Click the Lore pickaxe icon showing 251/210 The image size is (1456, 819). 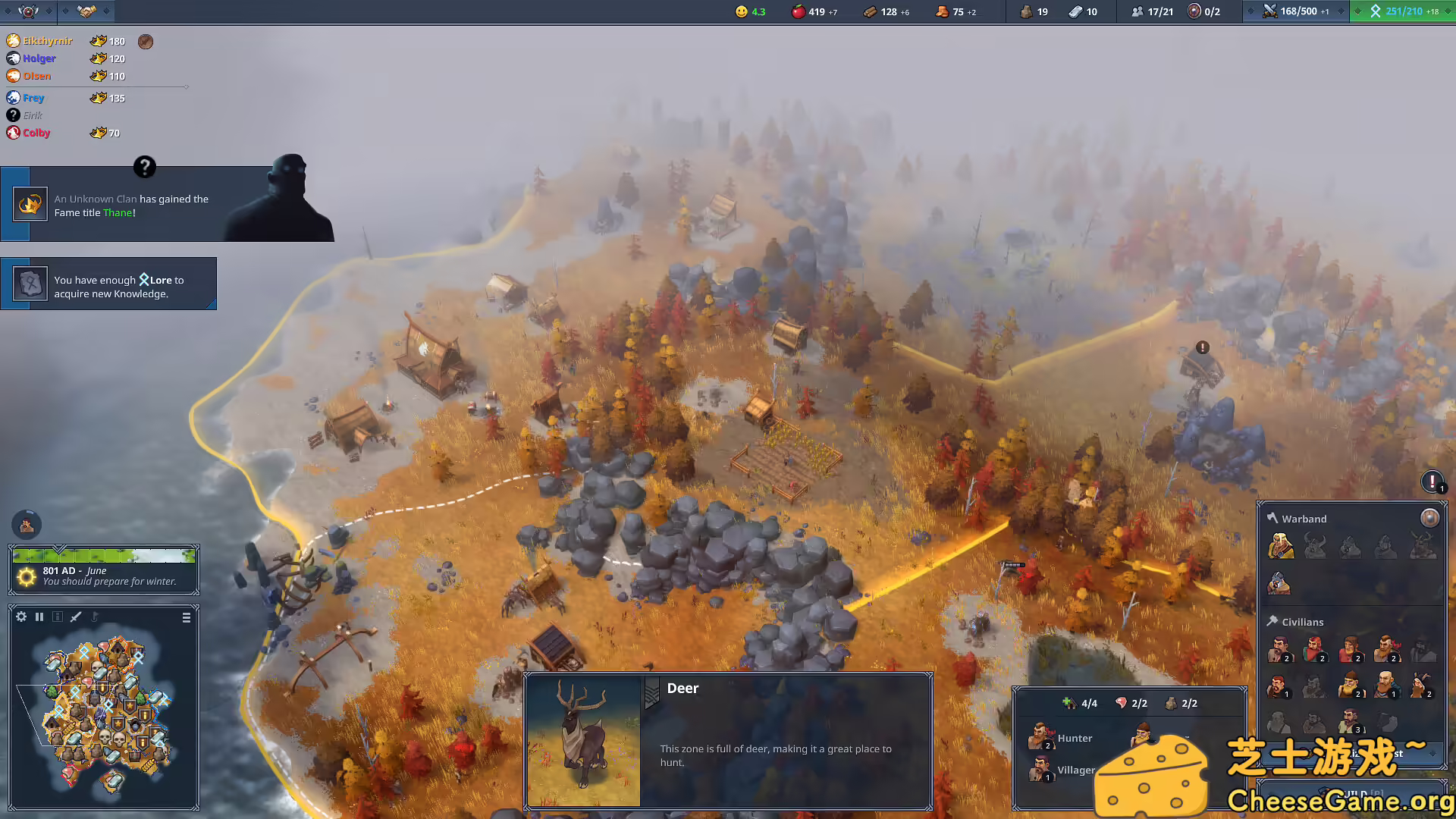(1376, 11)
